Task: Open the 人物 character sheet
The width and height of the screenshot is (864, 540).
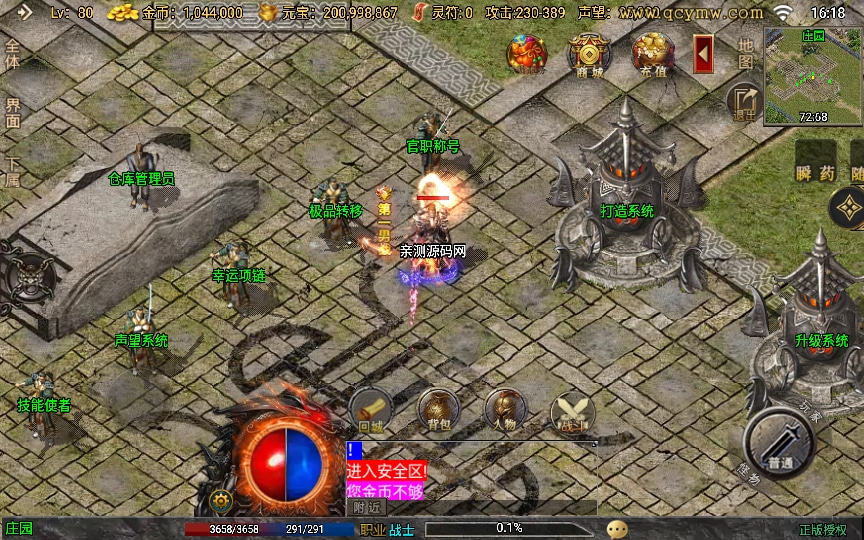Action: (x=505, y=411)
